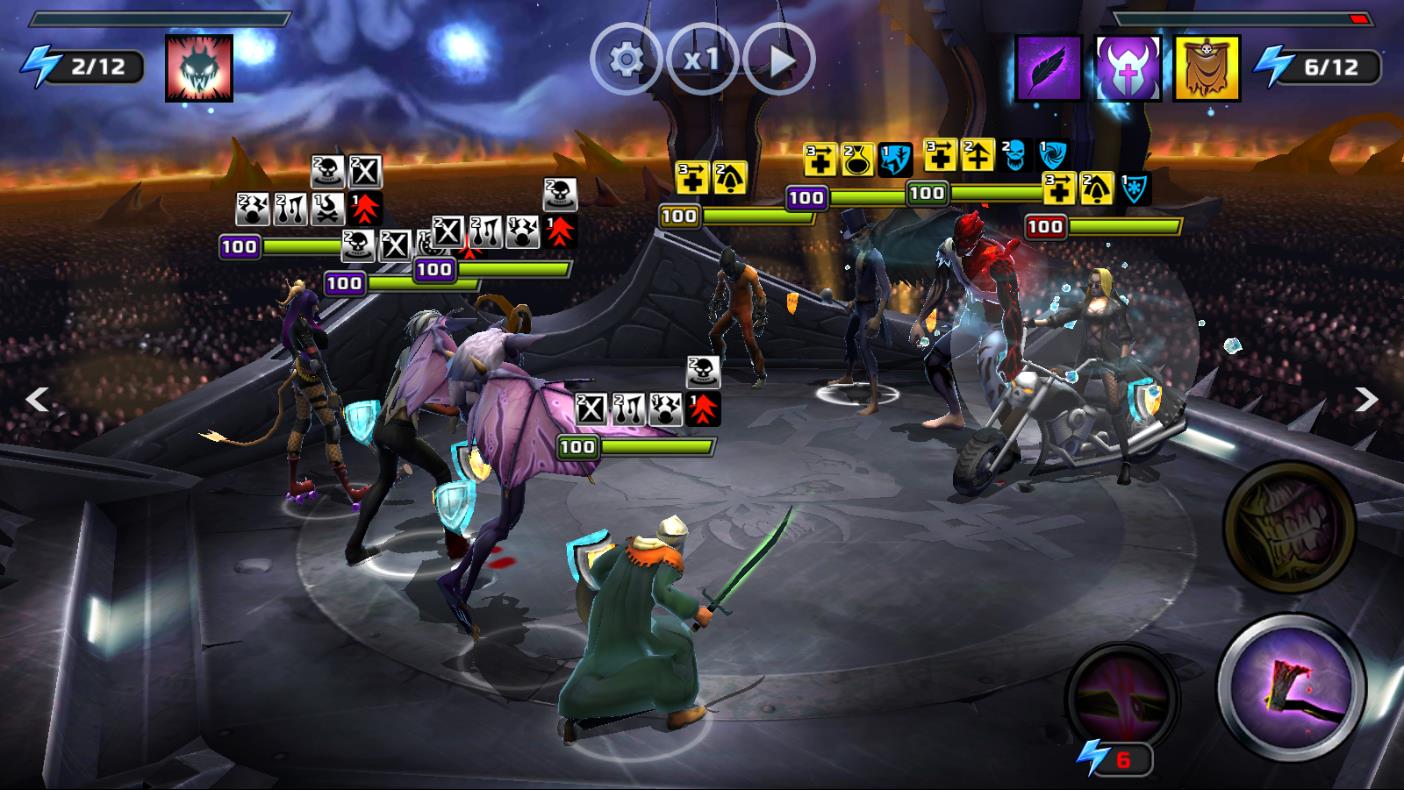This screenshot has height=790, width=1404.
Task: Select the yellow banner talisman icon
Action: pos(1206,68)
